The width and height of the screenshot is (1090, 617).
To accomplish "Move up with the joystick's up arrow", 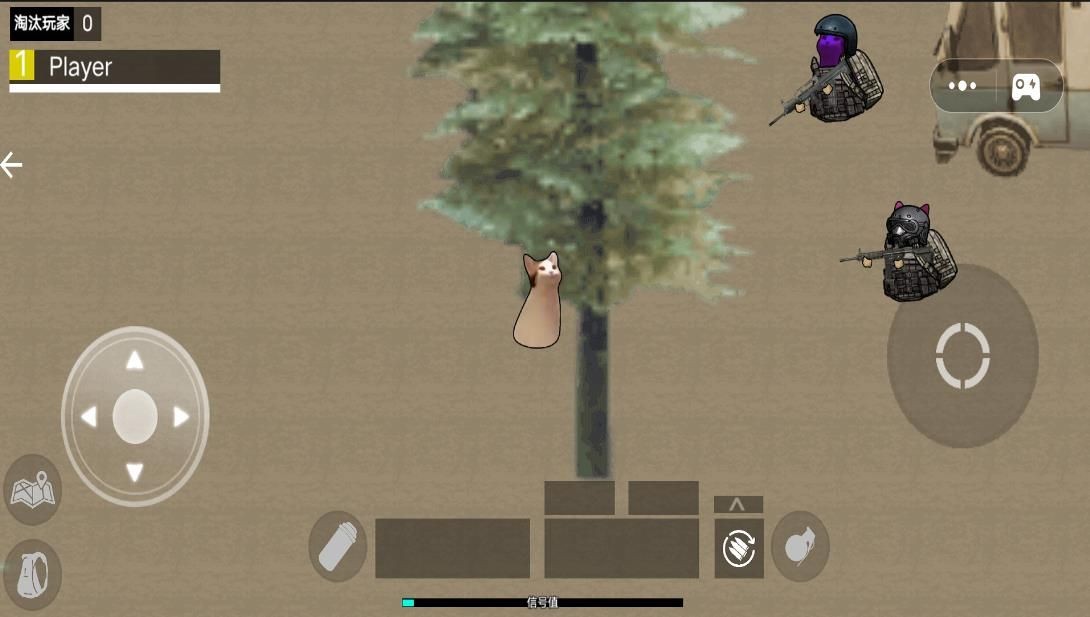I will tap(135, 360).
